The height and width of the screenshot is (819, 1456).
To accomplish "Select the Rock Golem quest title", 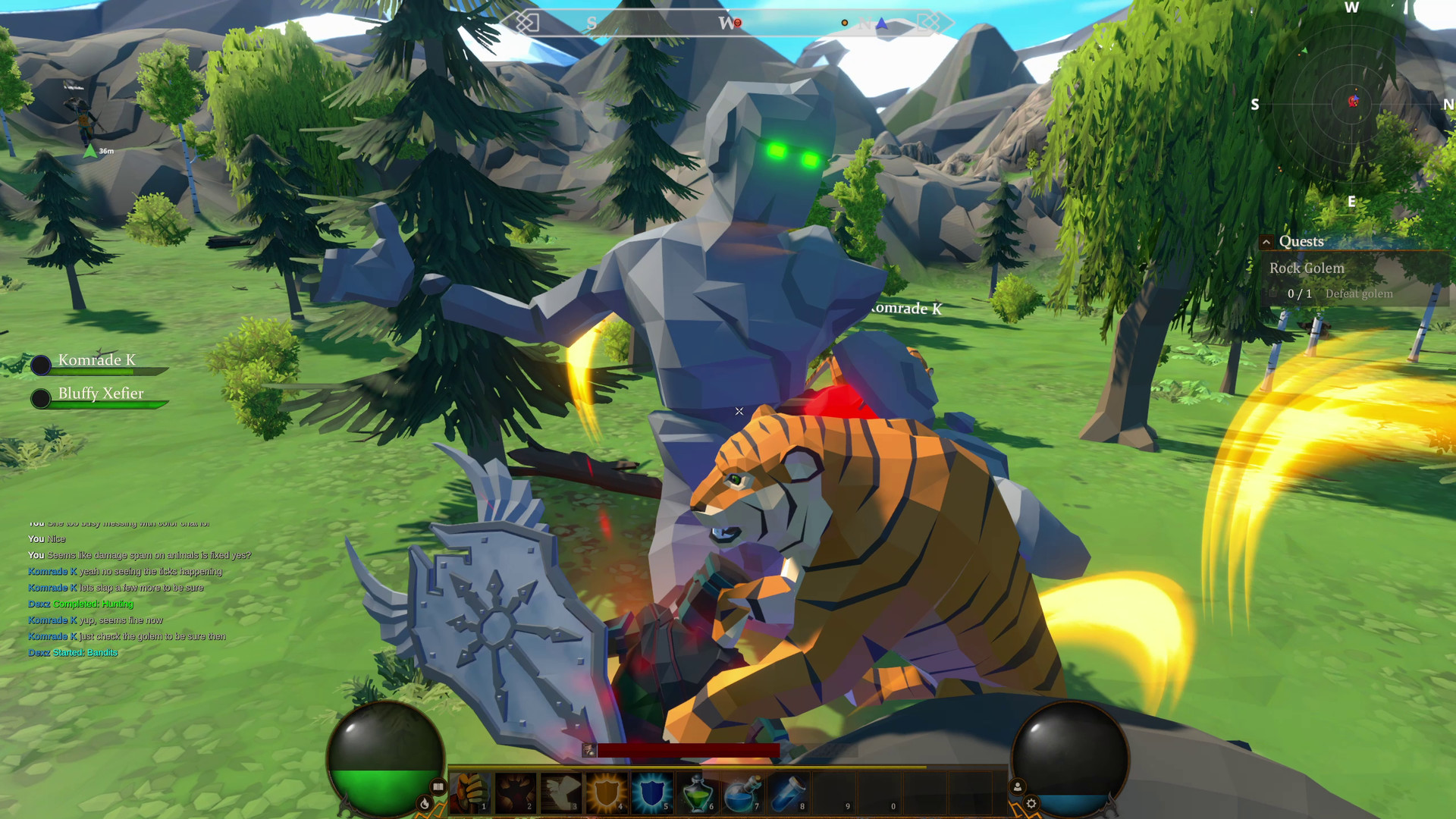I will point(1306,268).
